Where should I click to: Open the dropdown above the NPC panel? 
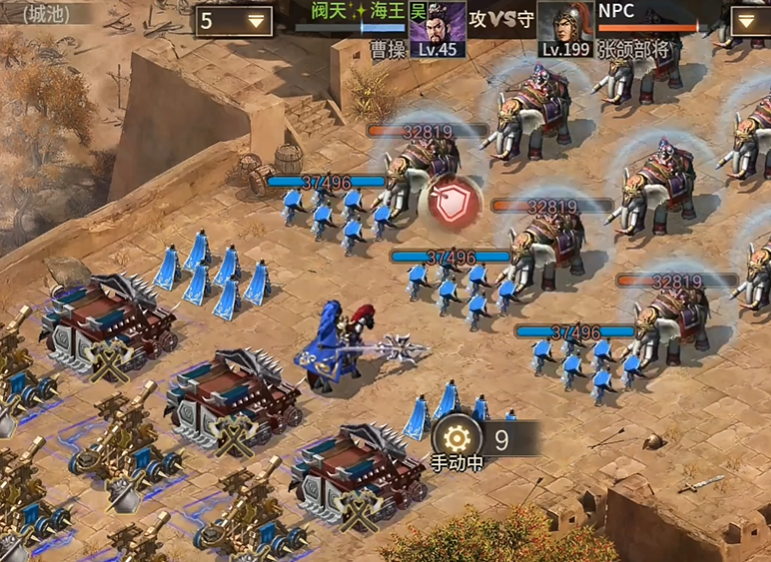(749, 19)
